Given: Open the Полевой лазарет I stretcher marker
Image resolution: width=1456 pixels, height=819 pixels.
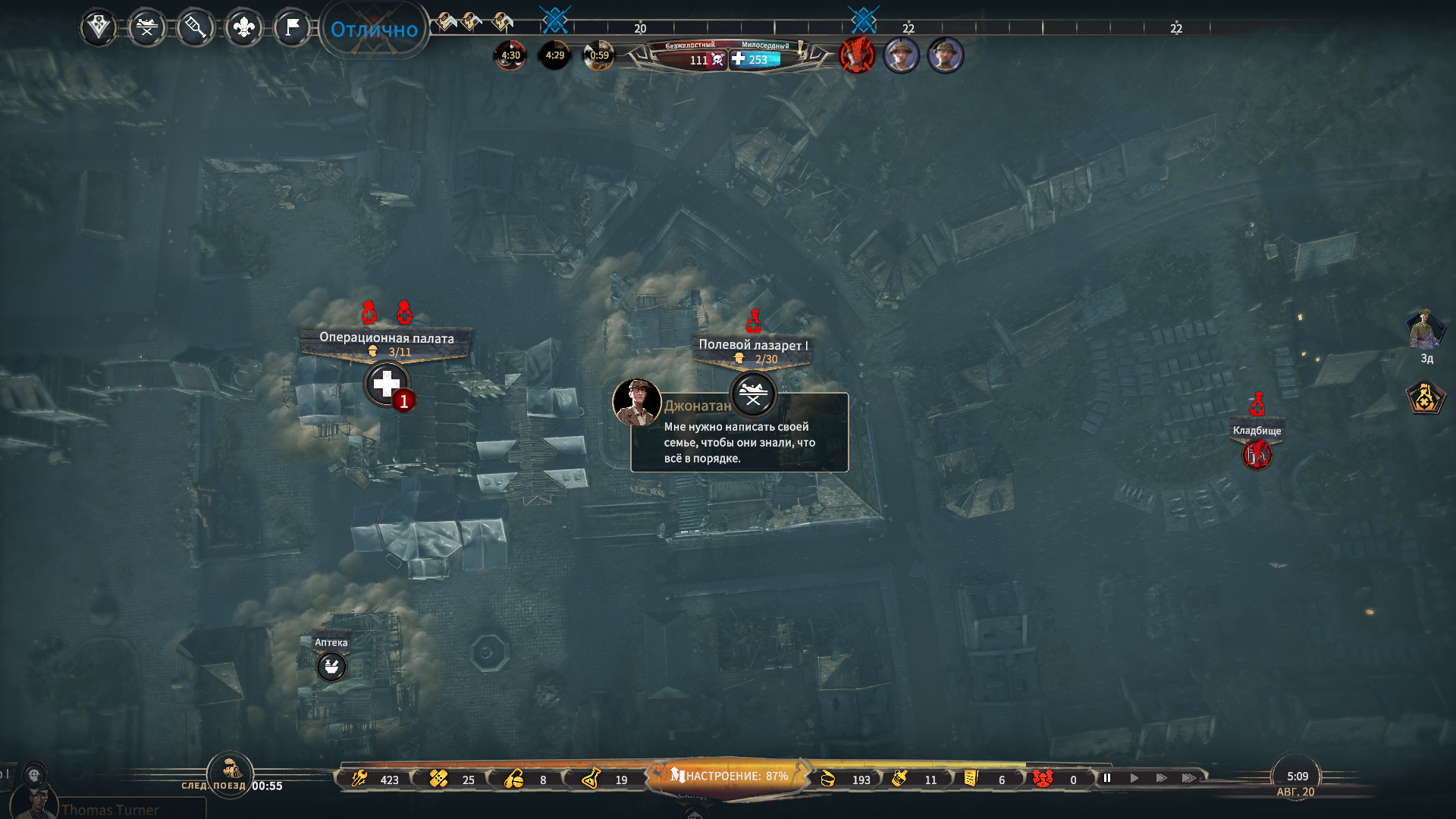Looking at the screenshot, I should (x=753, y=394).
